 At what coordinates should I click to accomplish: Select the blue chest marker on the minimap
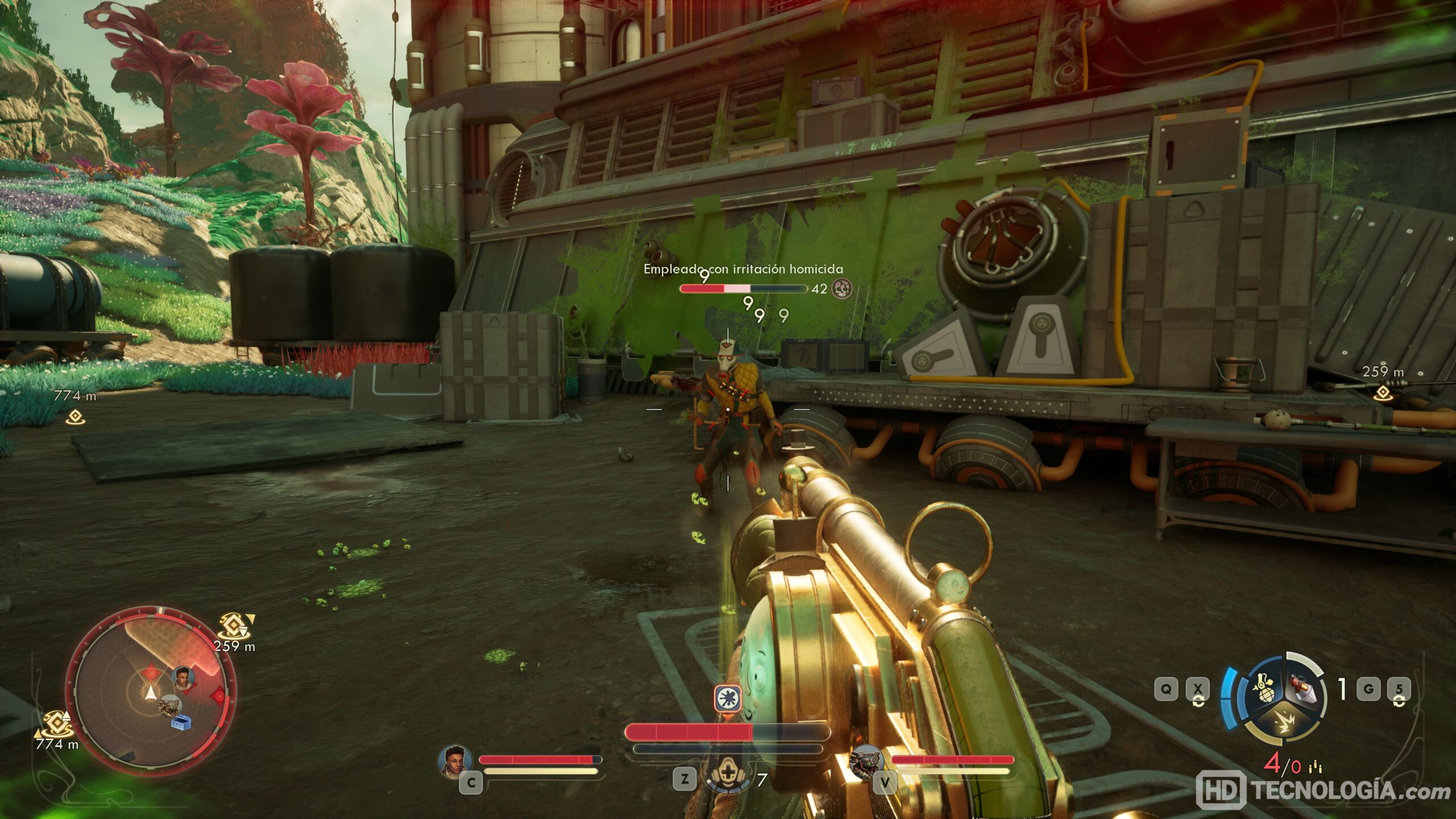(x=181, y=722)
